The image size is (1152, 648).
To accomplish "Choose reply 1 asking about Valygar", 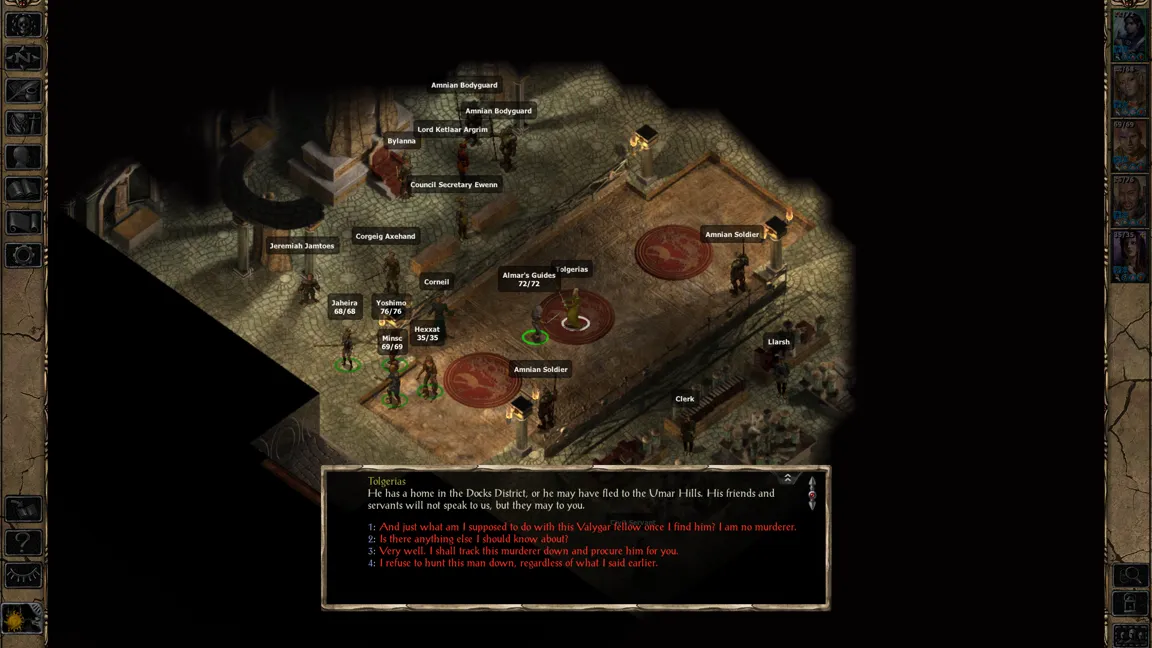I will 587,527.
